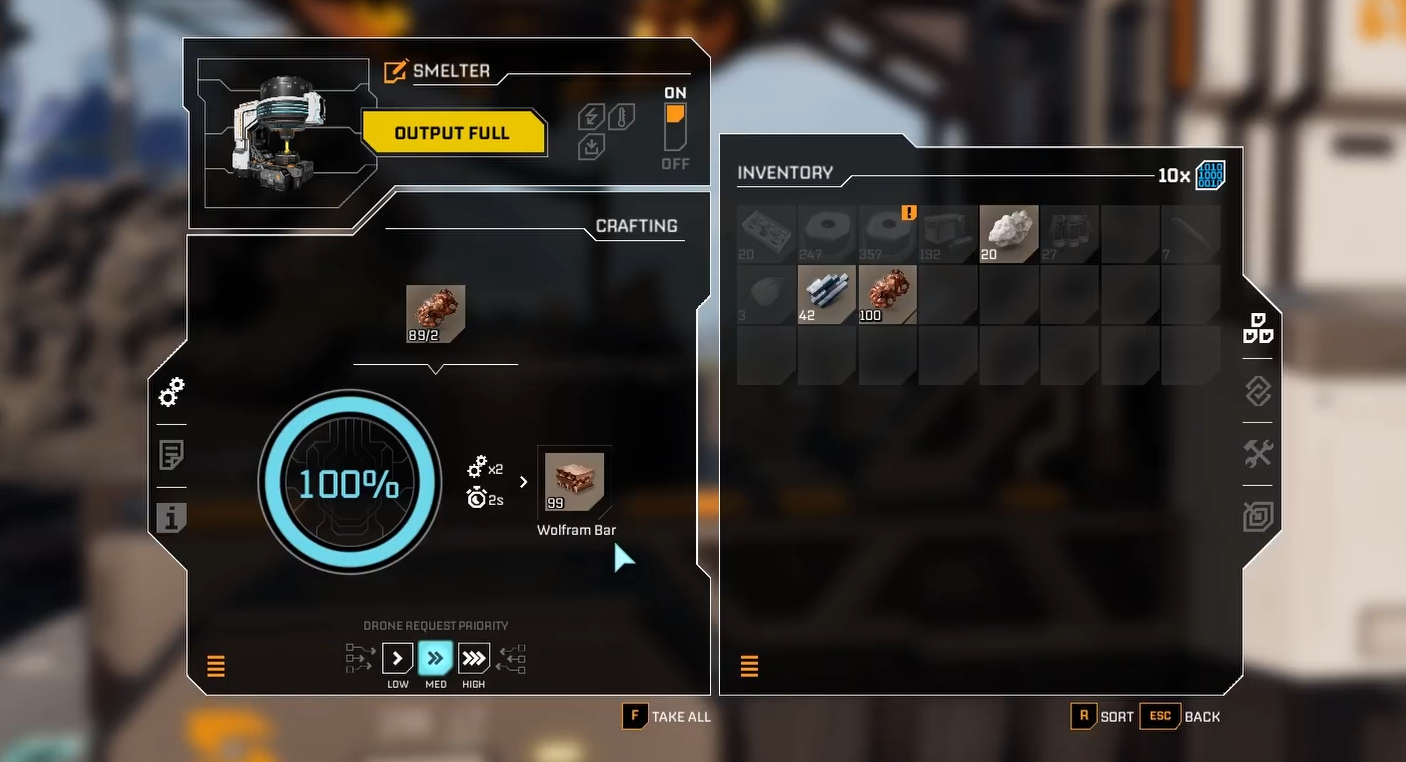
Task: Open the info tab on the smelter panel
Action: [171, 518]
